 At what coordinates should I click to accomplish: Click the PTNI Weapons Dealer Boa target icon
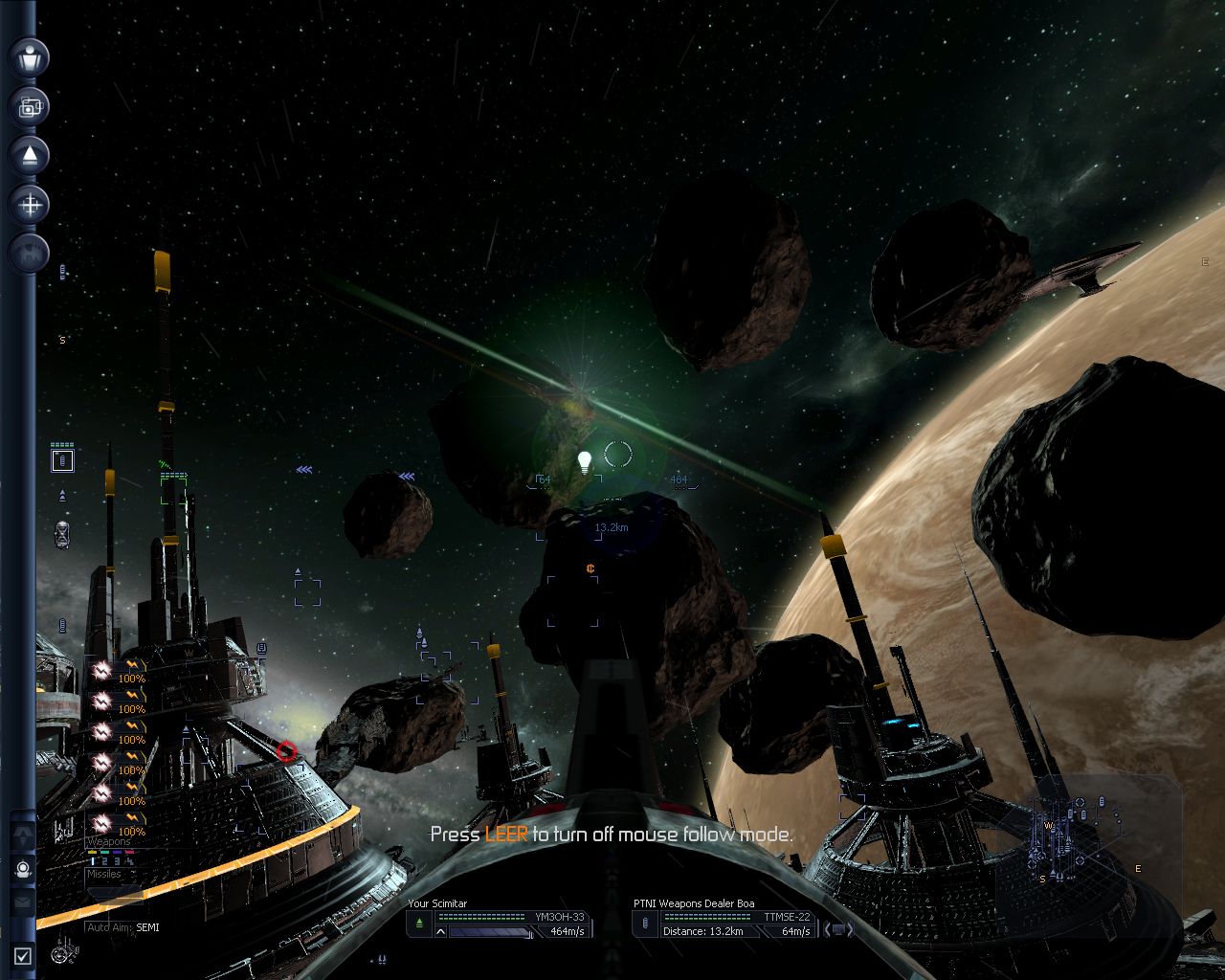click(x=645, y=924)
